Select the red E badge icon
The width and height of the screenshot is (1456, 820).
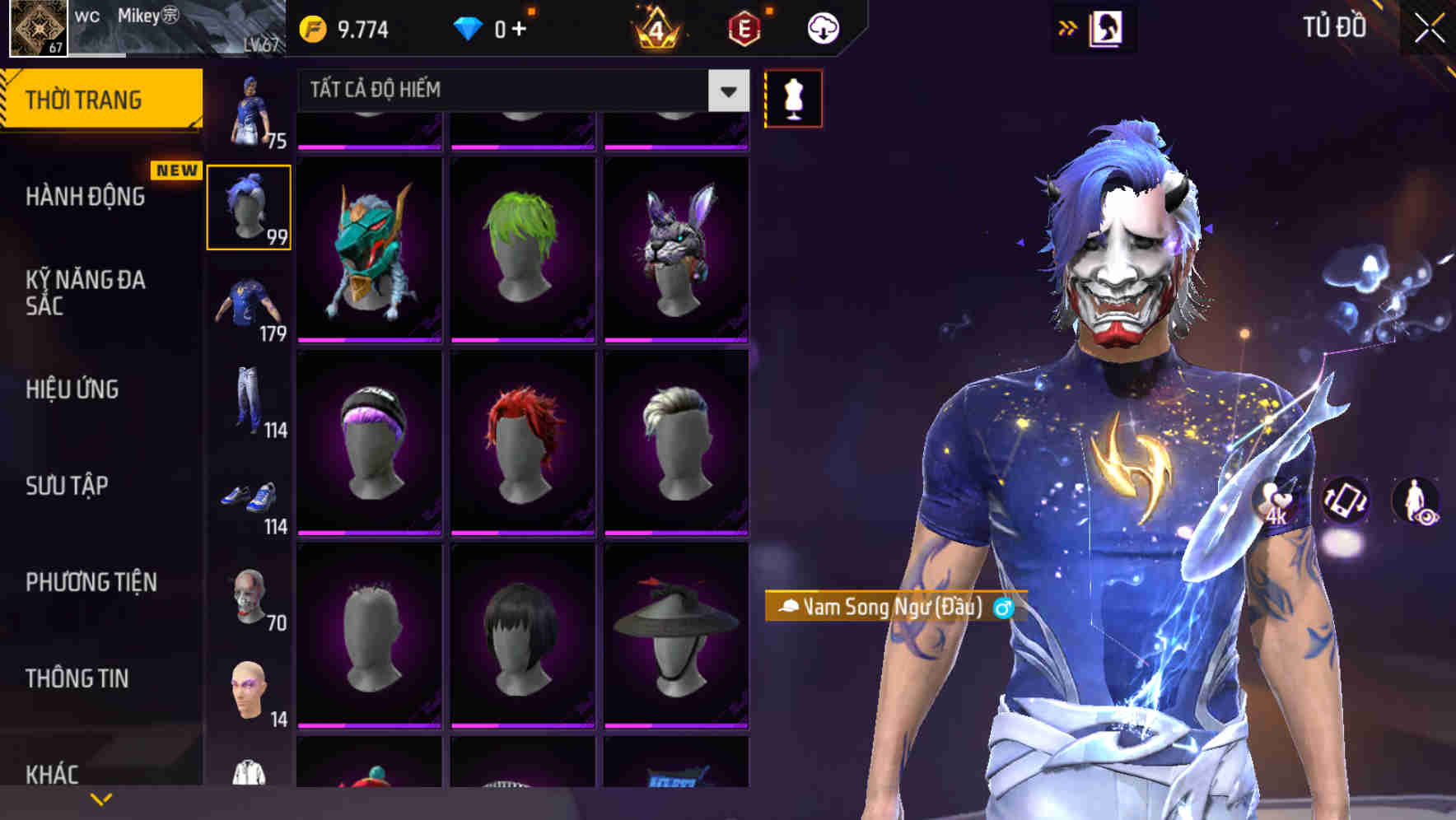pos(744,26)
